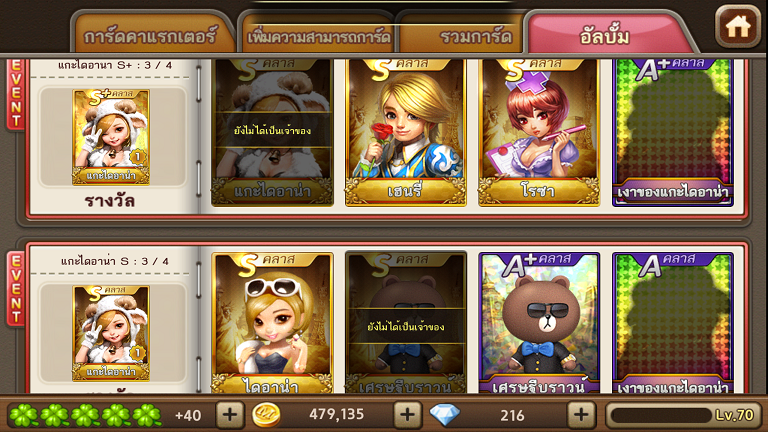The width and height of the screenshot is (768, 432).
Task: Choose the A+ brown bear เศรษฐีบราวน์ card
Action: (539, 325)
